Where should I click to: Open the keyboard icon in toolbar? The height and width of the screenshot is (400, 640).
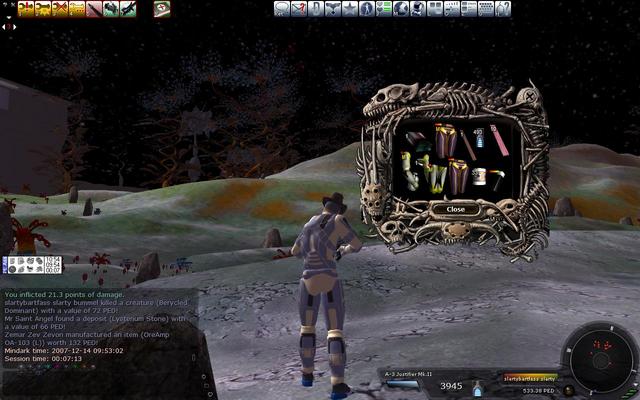pos(486,8)
